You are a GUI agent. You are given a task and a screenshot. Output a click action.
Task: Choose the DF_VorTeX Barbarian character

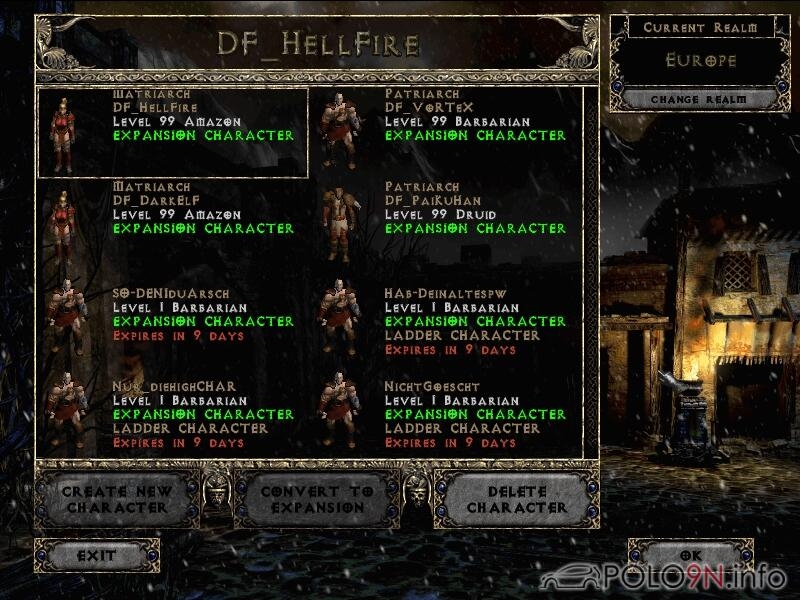pyautogui.click(x=444, y=132)
